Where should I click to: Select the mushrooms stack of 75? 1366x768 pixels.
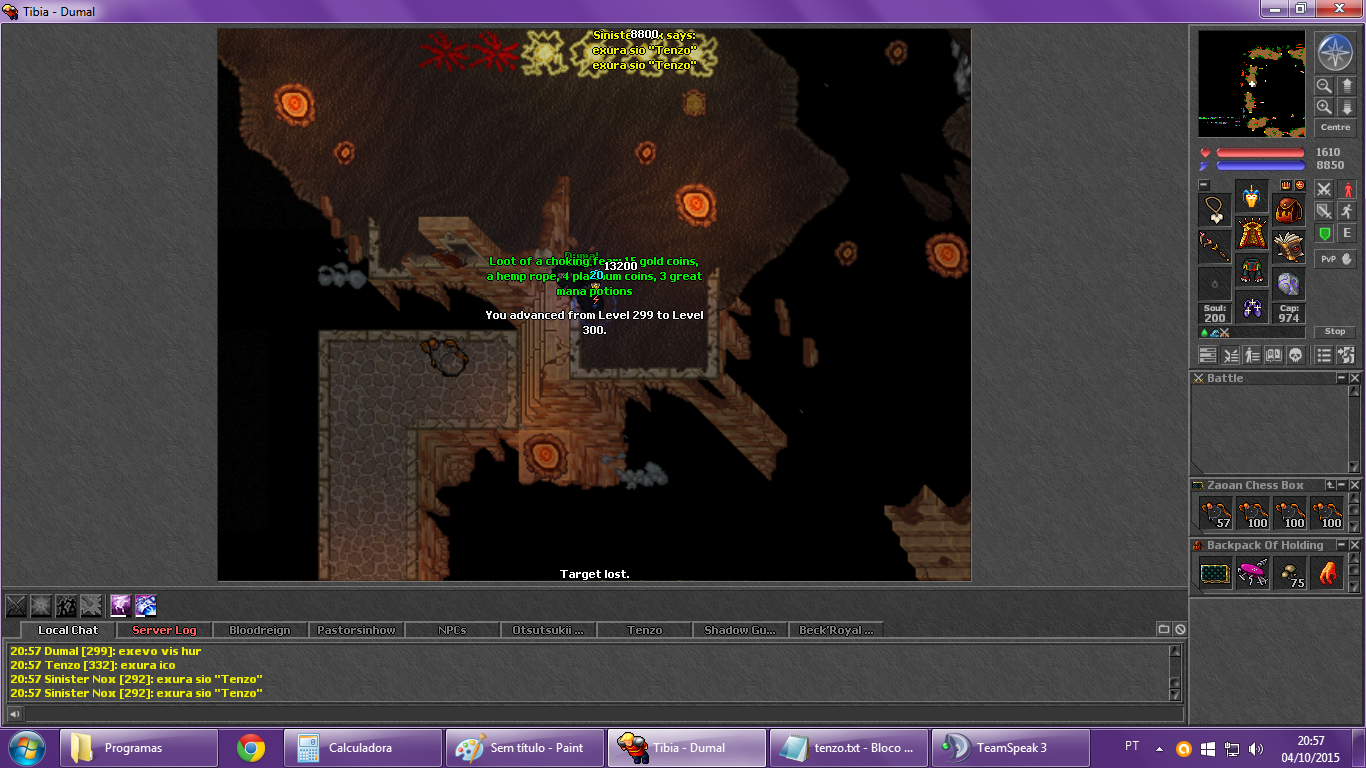click(x=1289, y=573)
